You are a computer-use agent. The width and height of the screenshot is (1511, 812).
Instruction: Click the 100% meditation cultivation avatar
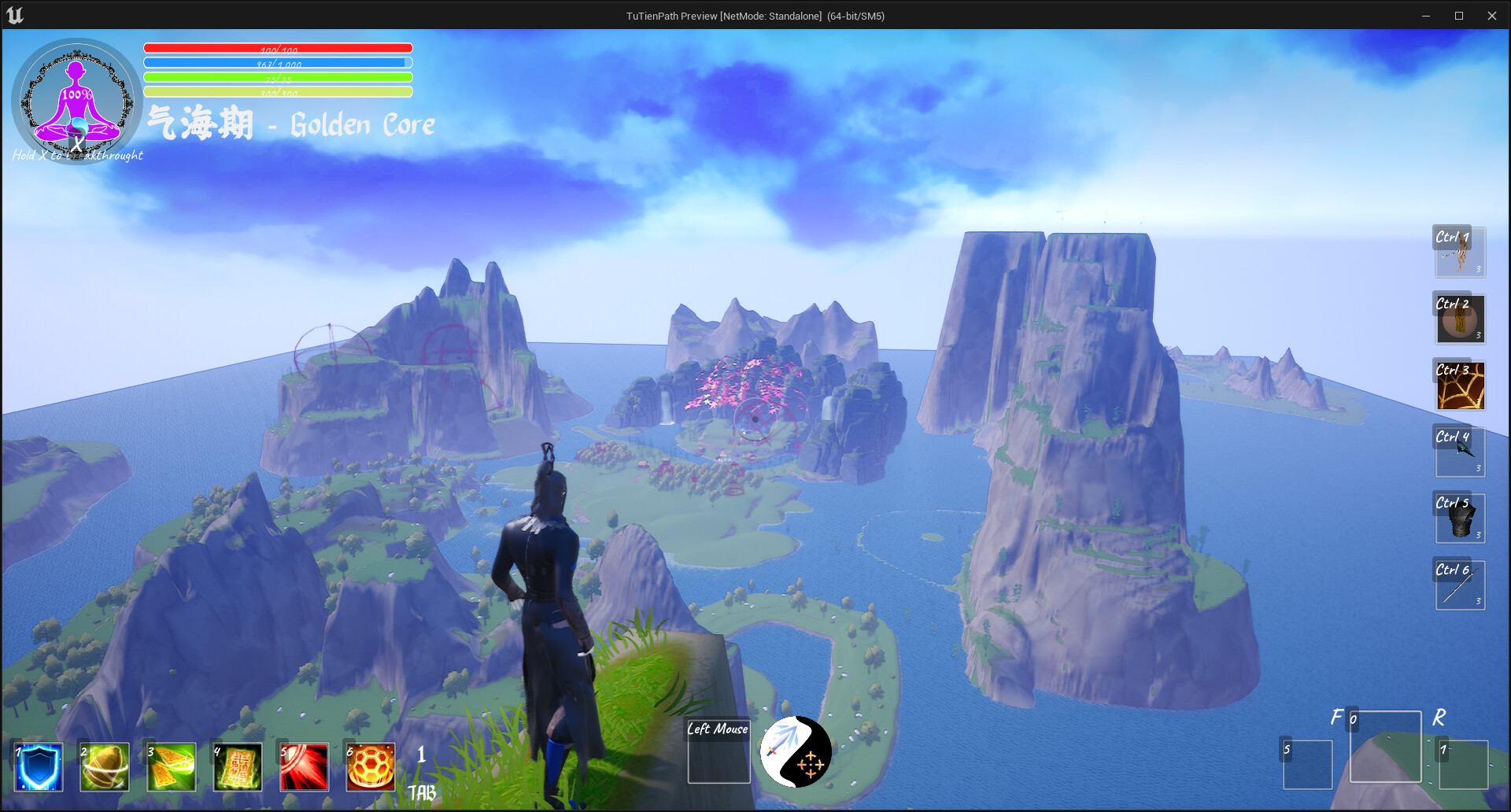tap(76, 102)
